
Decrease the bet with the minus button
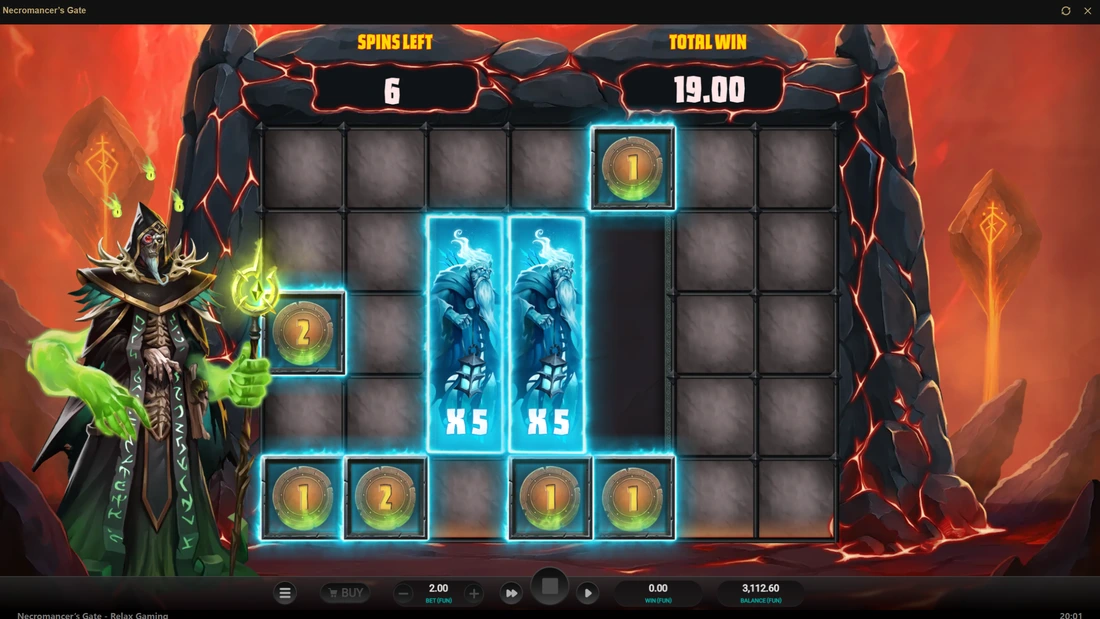tap(404, 593)
